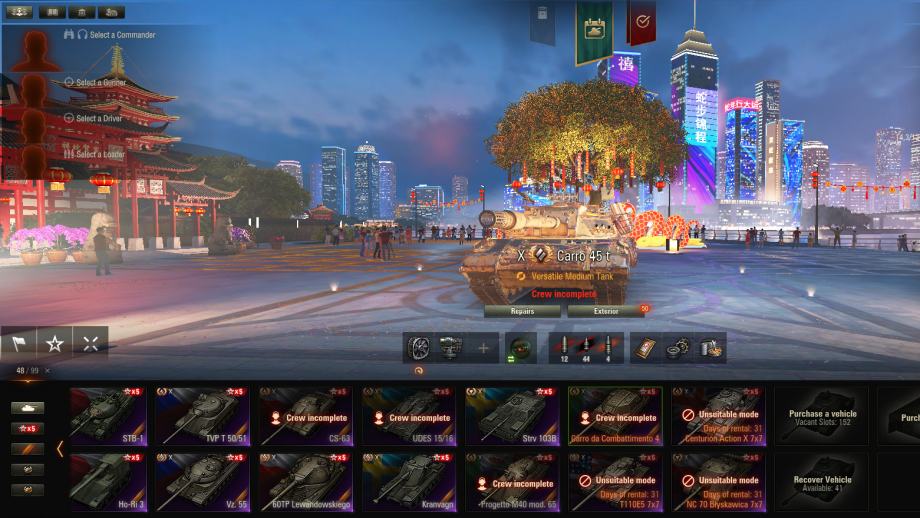Open the Repairs panel
The image size is (920, 518).
point(522,311)
